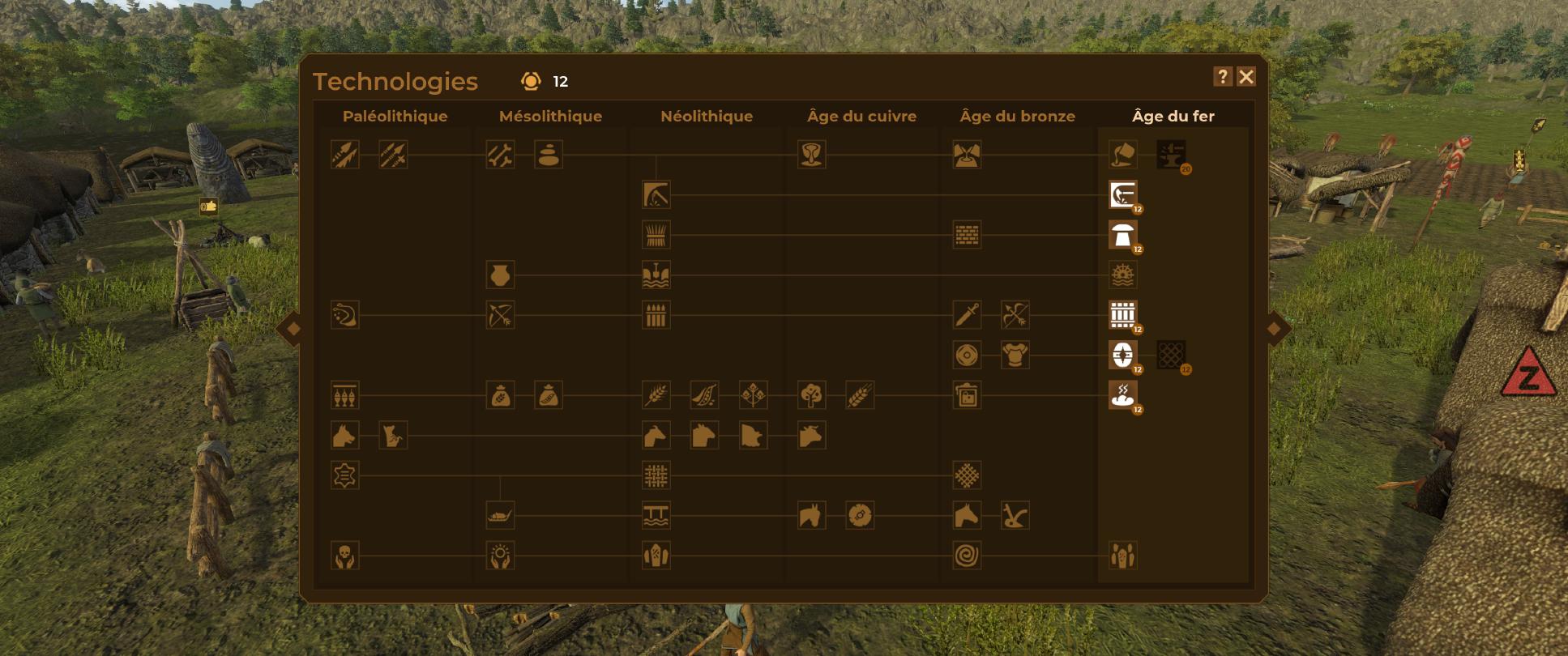
Task: Select the pottery vase technology
Action: [x=501, y=275]
